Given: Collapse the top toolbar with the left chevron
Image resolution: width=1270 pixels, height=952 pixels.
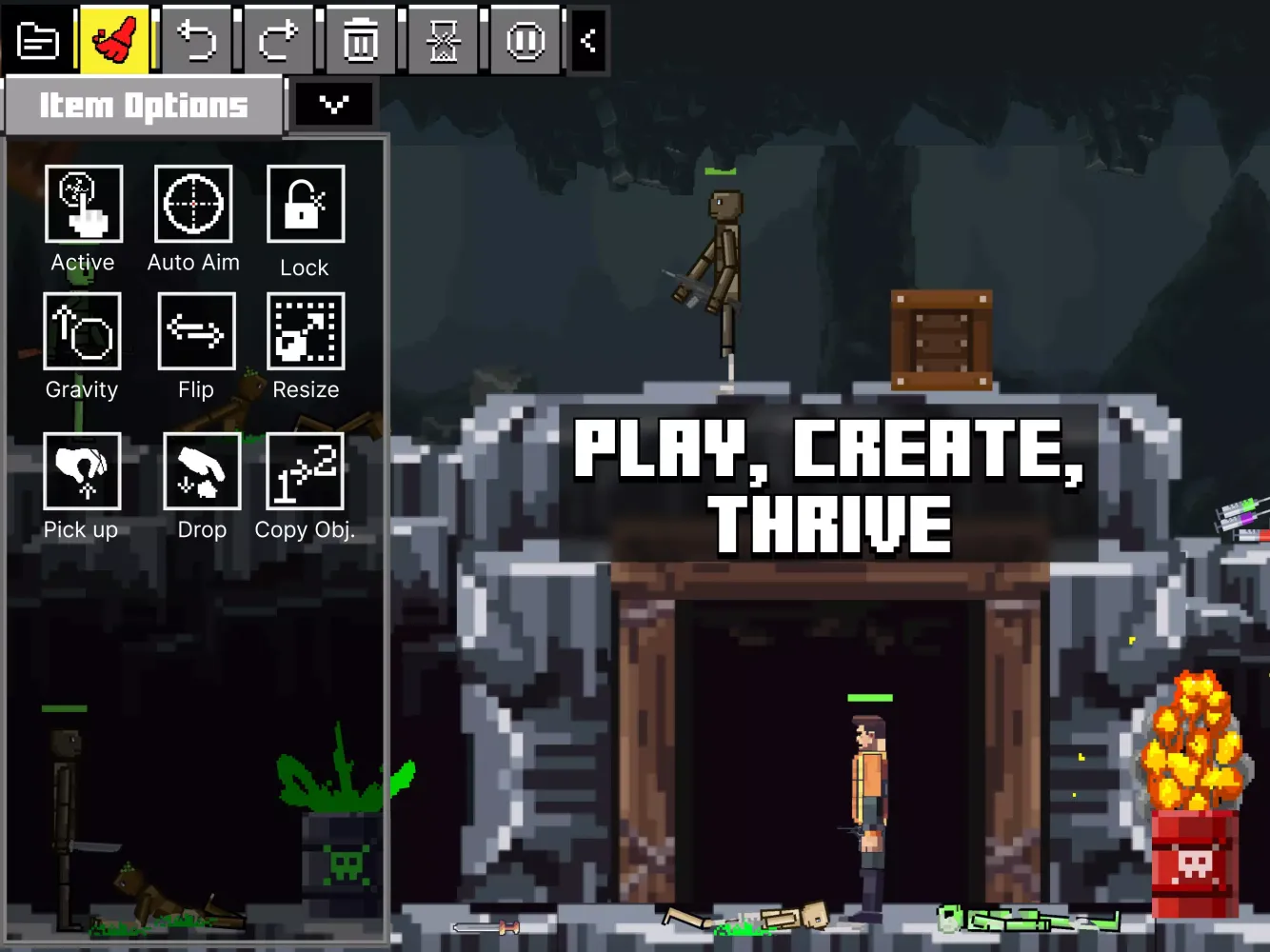Looking at the screenshot, I should coord(587,40).
